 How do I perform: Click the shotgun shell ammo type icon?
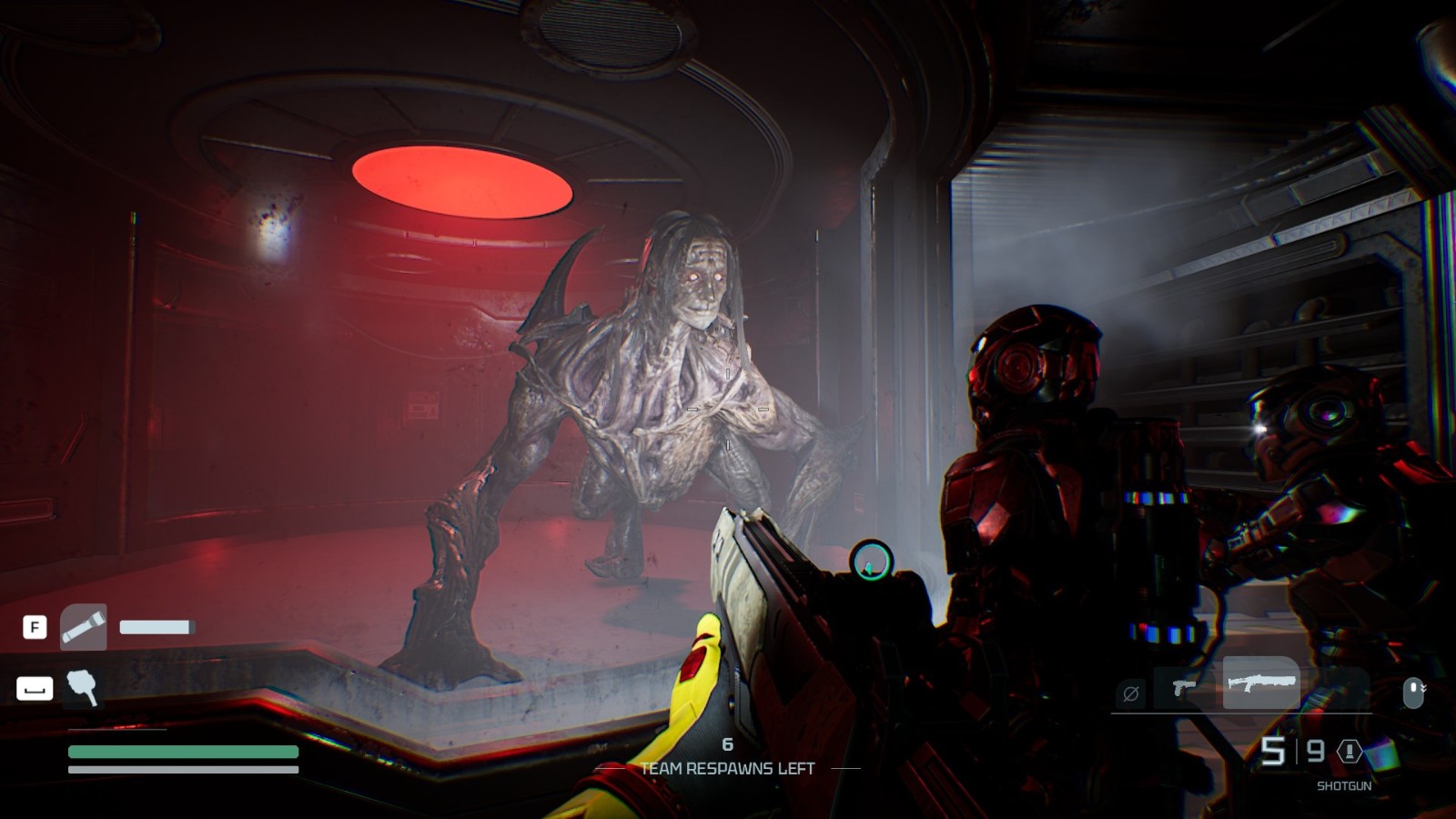(x=1349, y=751)
